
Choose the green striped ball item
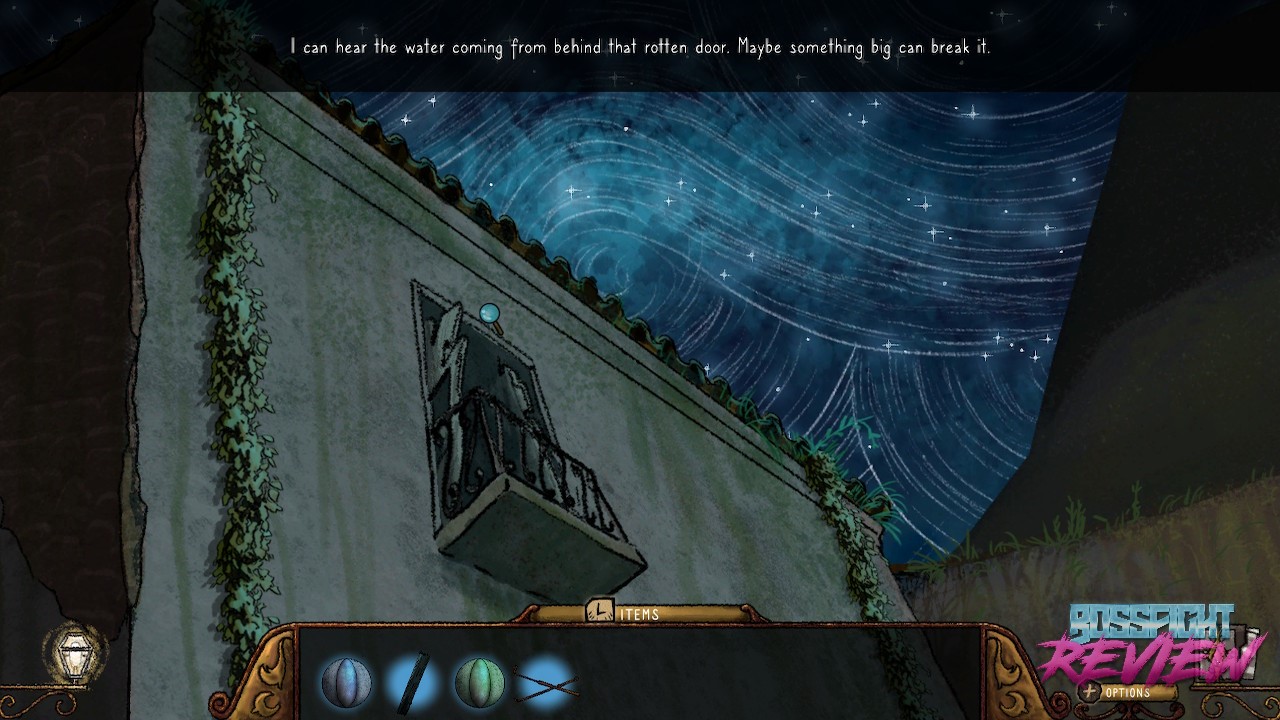479,683
